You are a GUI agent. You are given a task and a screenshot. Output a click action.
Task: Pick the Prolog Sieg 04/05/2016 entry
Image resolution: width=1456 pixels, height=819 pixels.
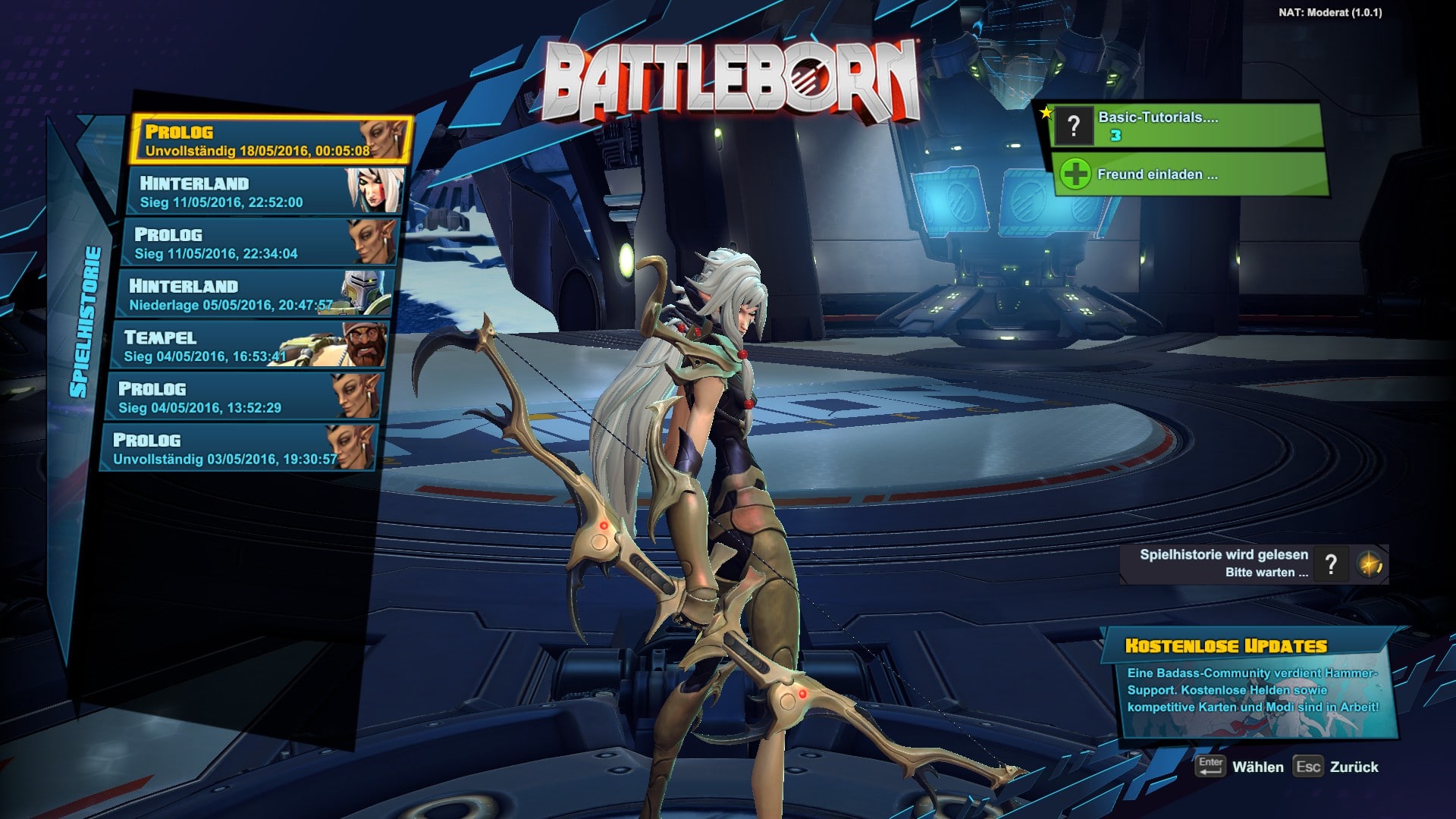pyautogui.click(x=243, y=397)
